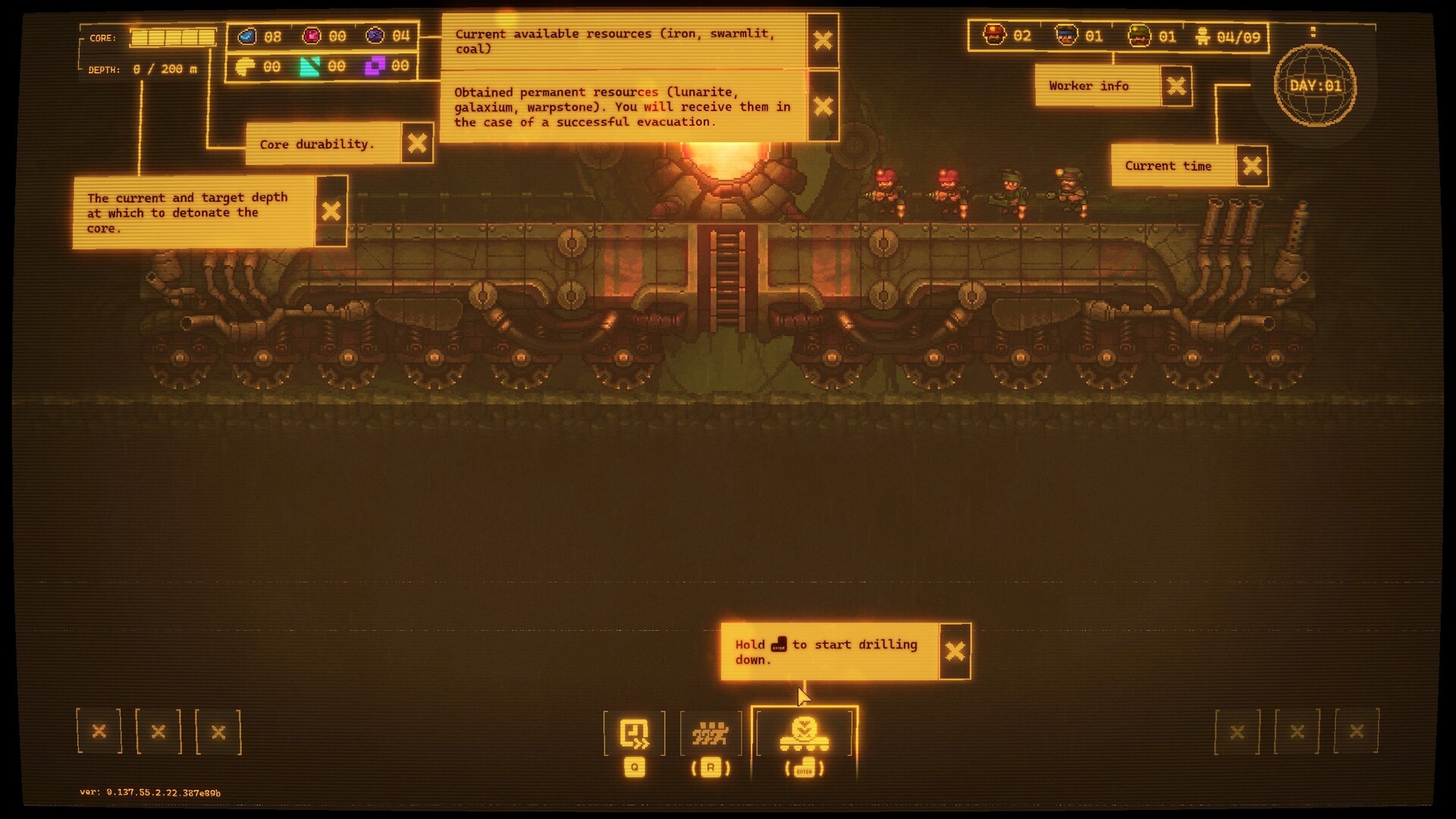Select the clock fast-forward button
The width and height of the screenshot is (1456, 819).
tap(634, 733)
